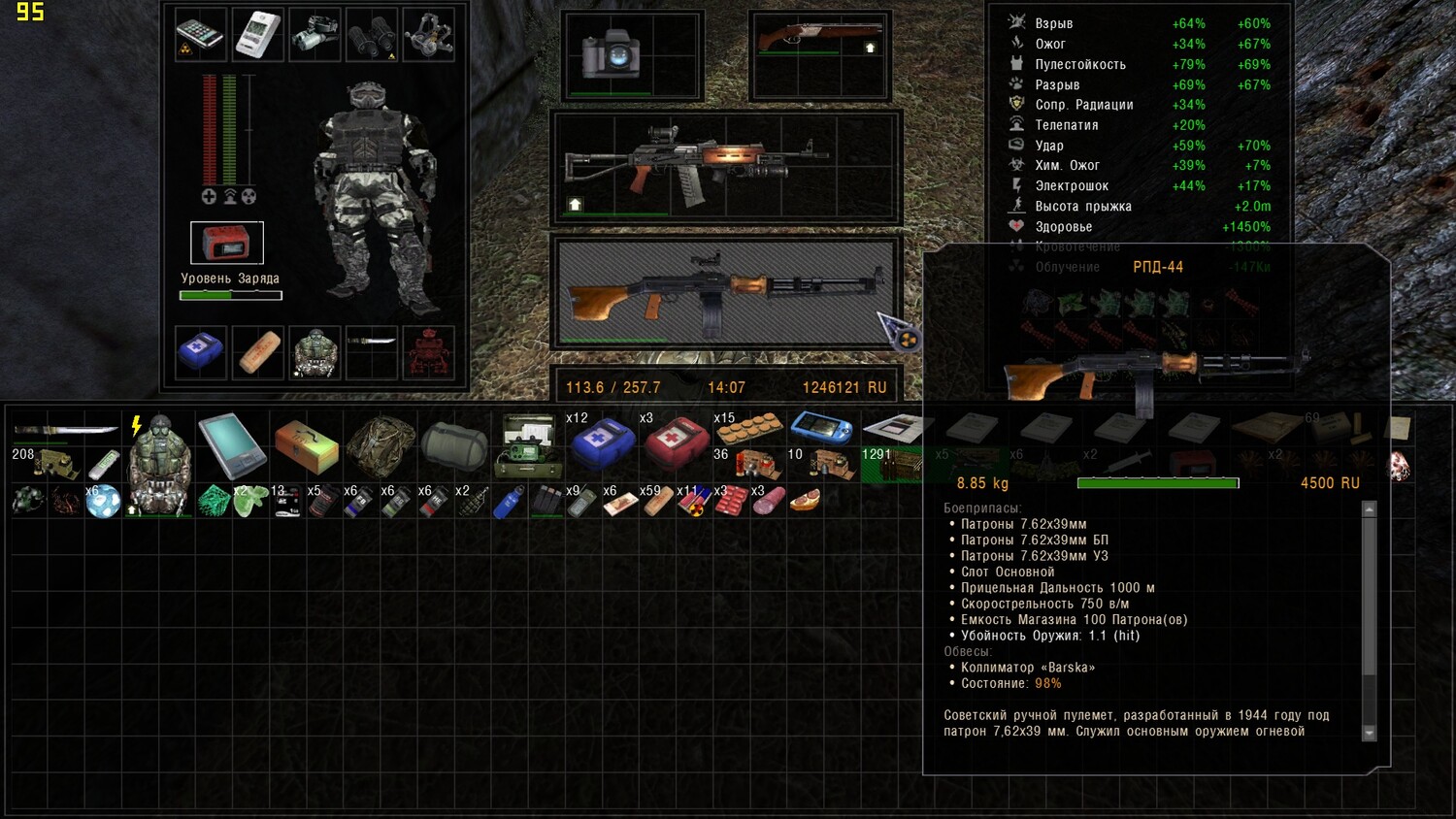Click the equipped RPD-44 machine gun slot
Image resolution: width=1456 pixels, height=819 pixels.
pyautogui.click(x=726, y=288)
